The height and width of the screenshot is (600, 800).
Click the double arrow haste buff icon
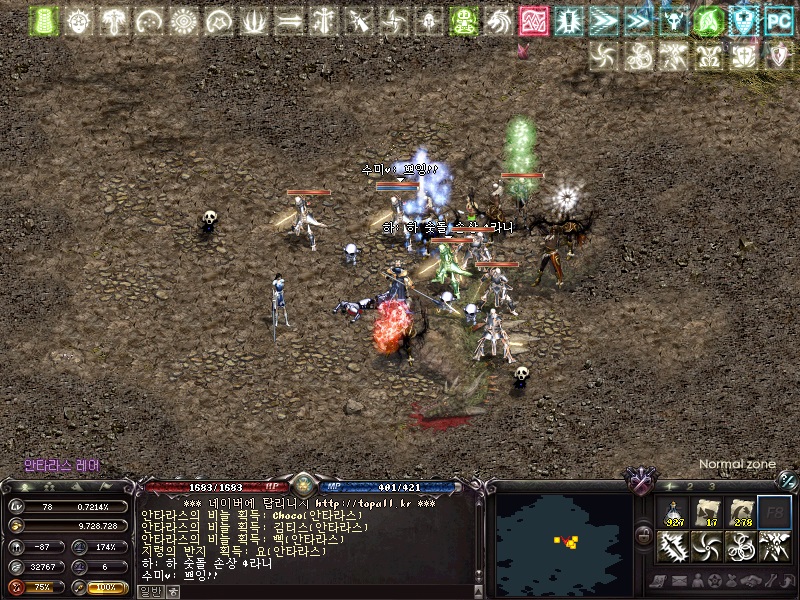tap(603, 20)
